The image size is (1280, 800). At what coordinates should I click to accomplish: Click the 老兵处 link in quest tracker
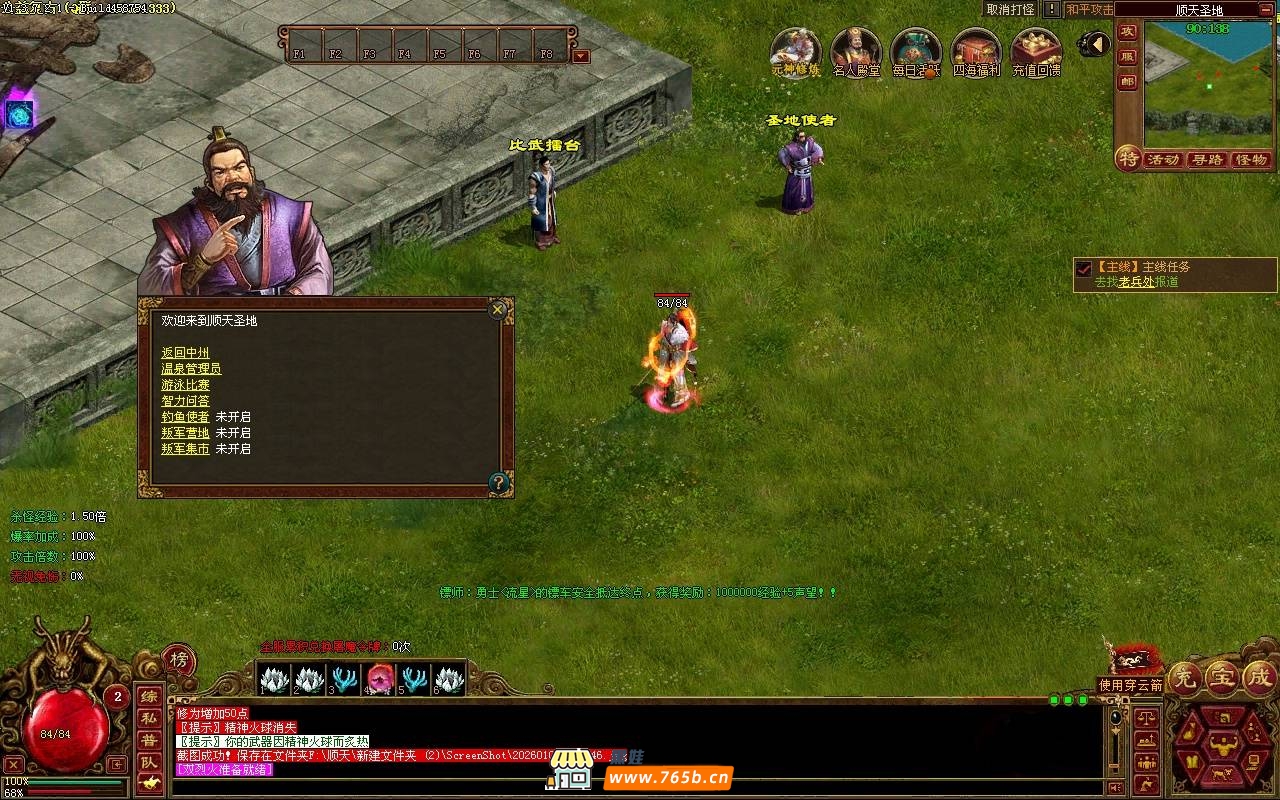click(x=1134, y=282)
